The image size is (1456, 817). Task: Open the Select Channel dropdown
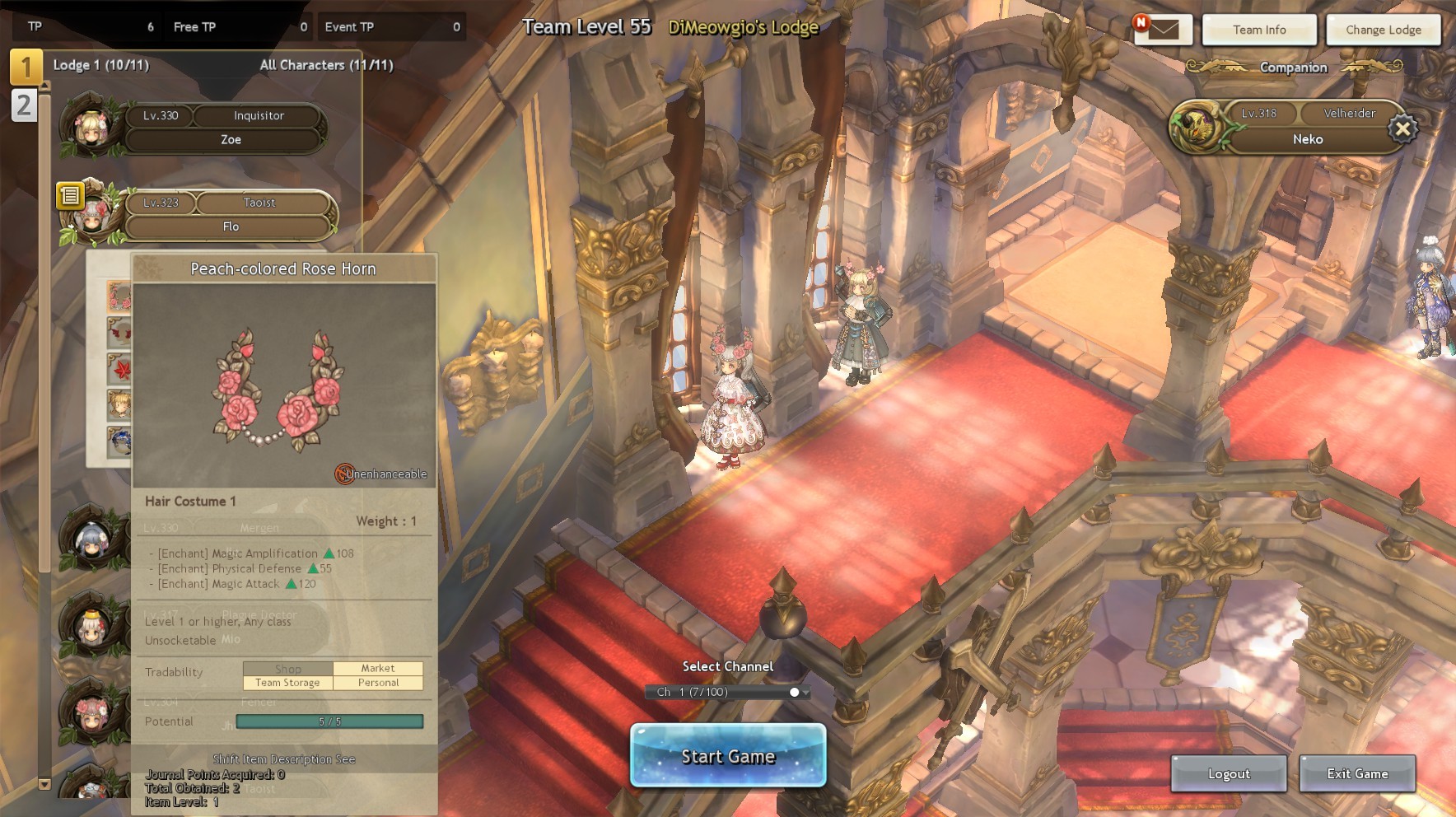coord(727,692)
